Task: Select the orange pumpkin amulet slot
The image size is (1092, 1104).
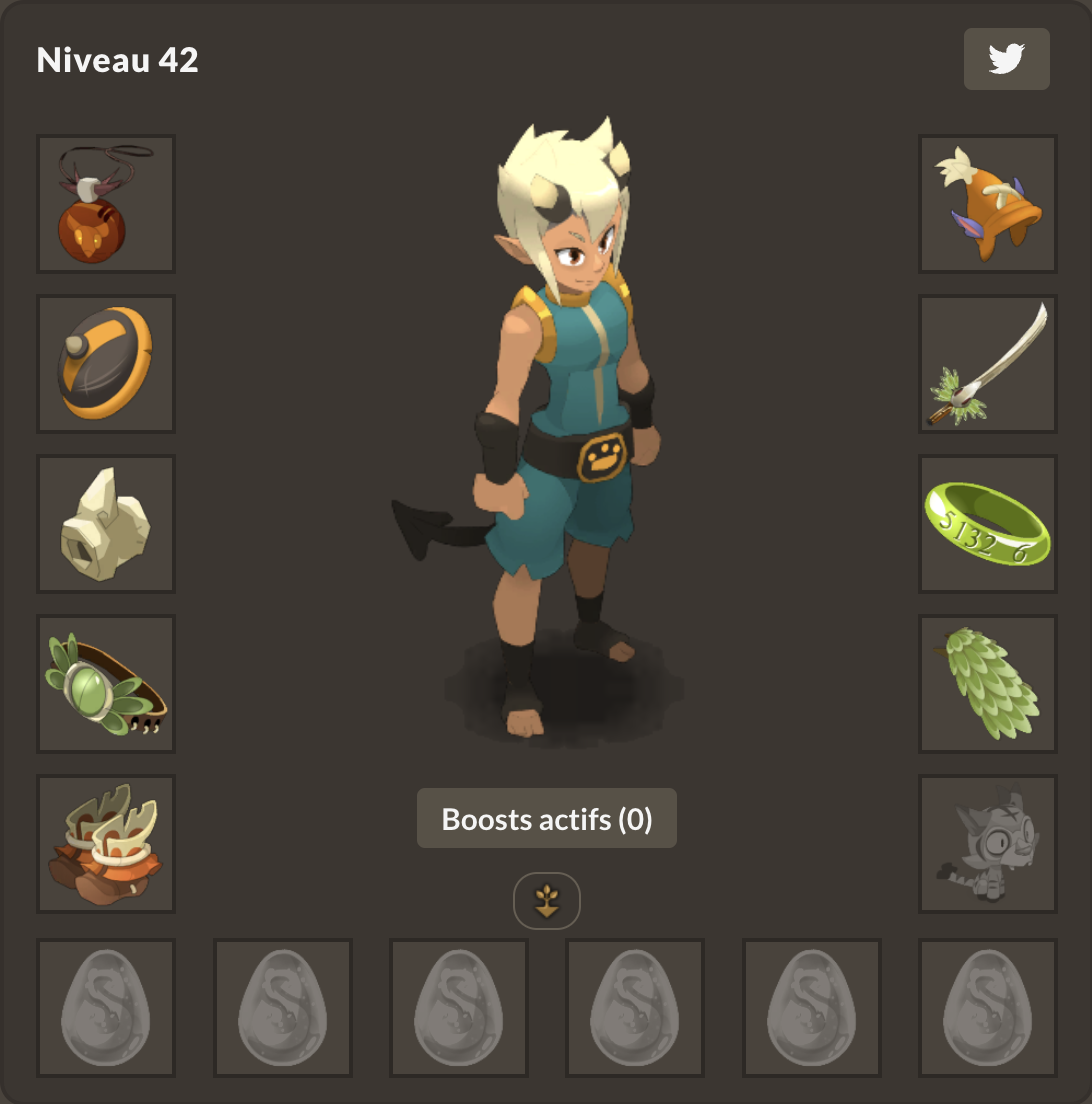Action: [x=106, y=204]
